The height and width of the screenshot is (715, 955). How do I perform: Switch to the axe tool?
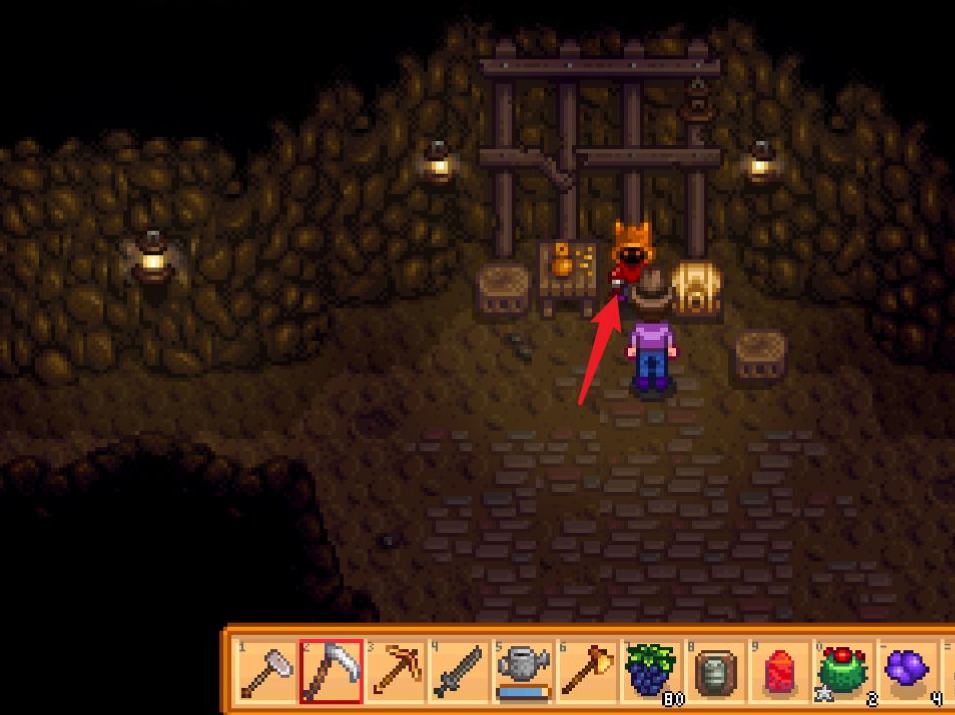(x=587, y=670)
